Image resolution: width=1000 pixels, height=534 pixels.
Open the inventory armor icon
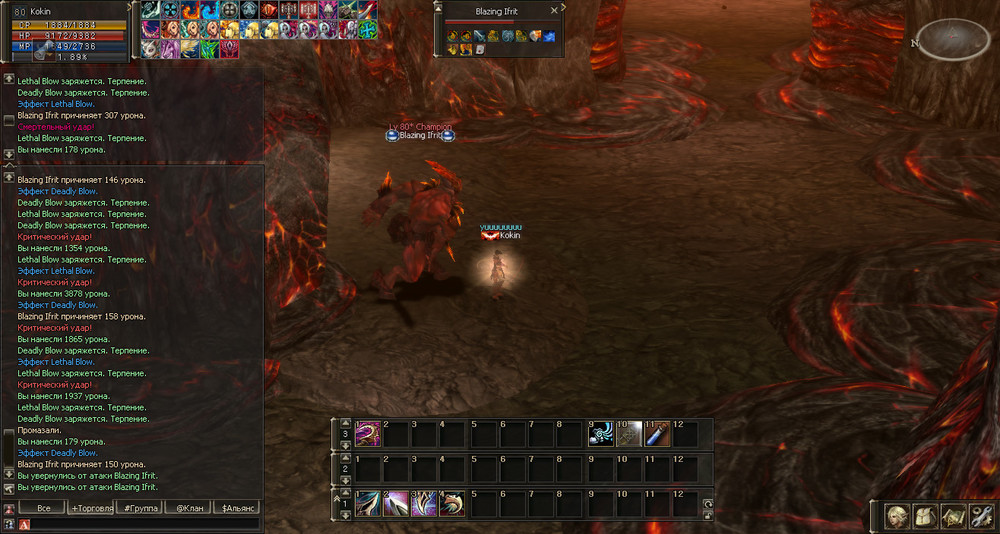coord(924,516)
